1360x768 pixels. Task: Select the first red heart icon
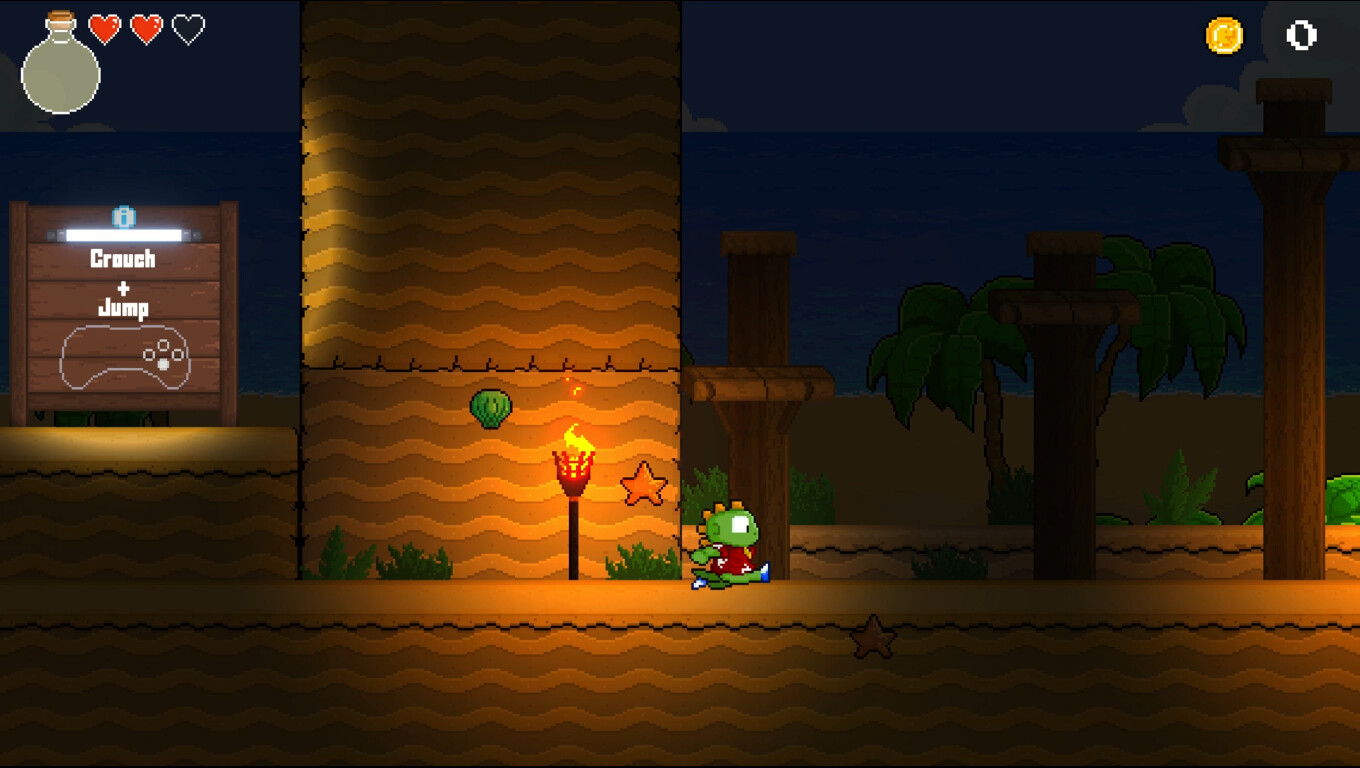click(x=103, y=29)
